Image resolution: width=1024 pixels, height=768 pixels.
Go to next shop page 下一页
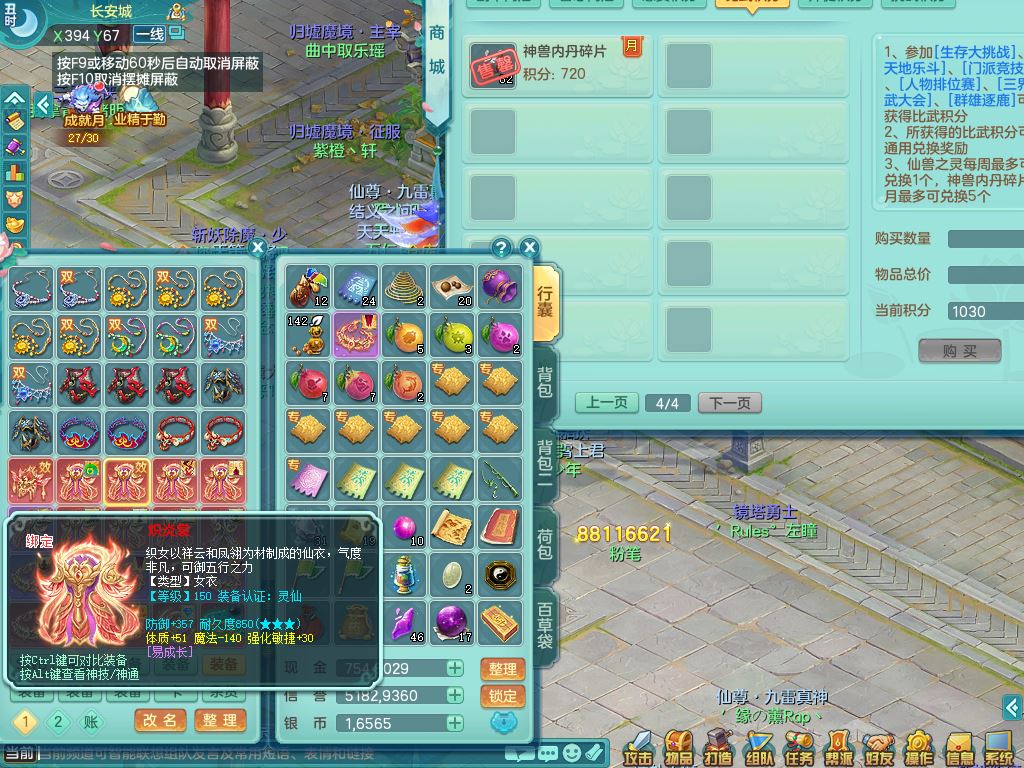click(x=729, y=403)
